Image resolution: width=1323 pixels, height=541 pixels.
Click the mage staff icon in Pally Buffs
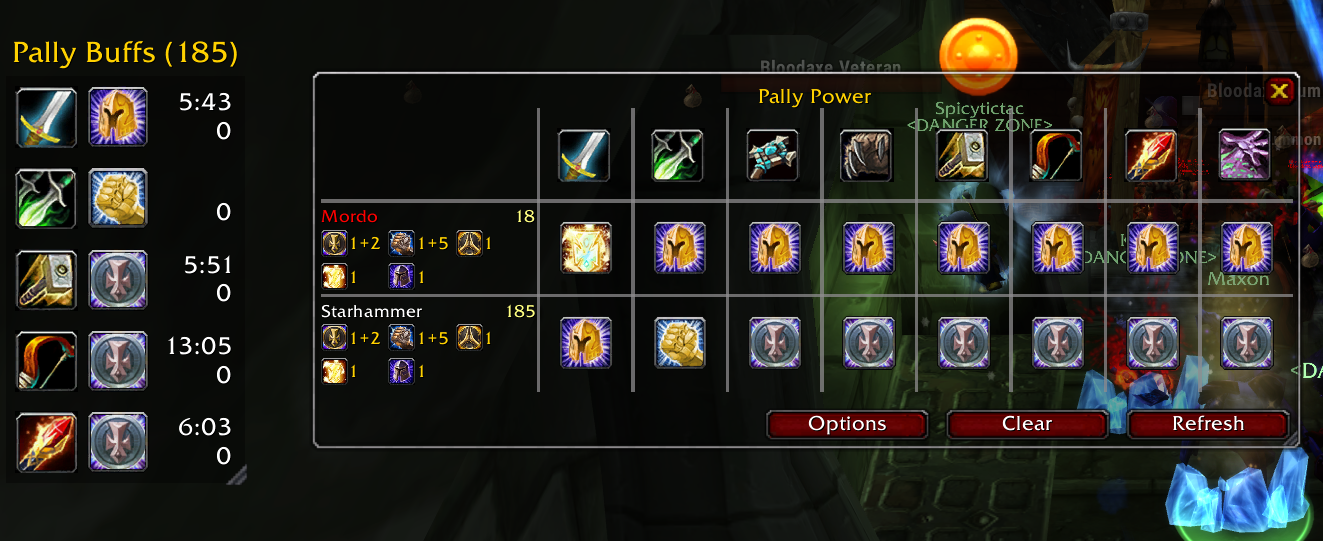pyautogui.click(x=46, y=441)
